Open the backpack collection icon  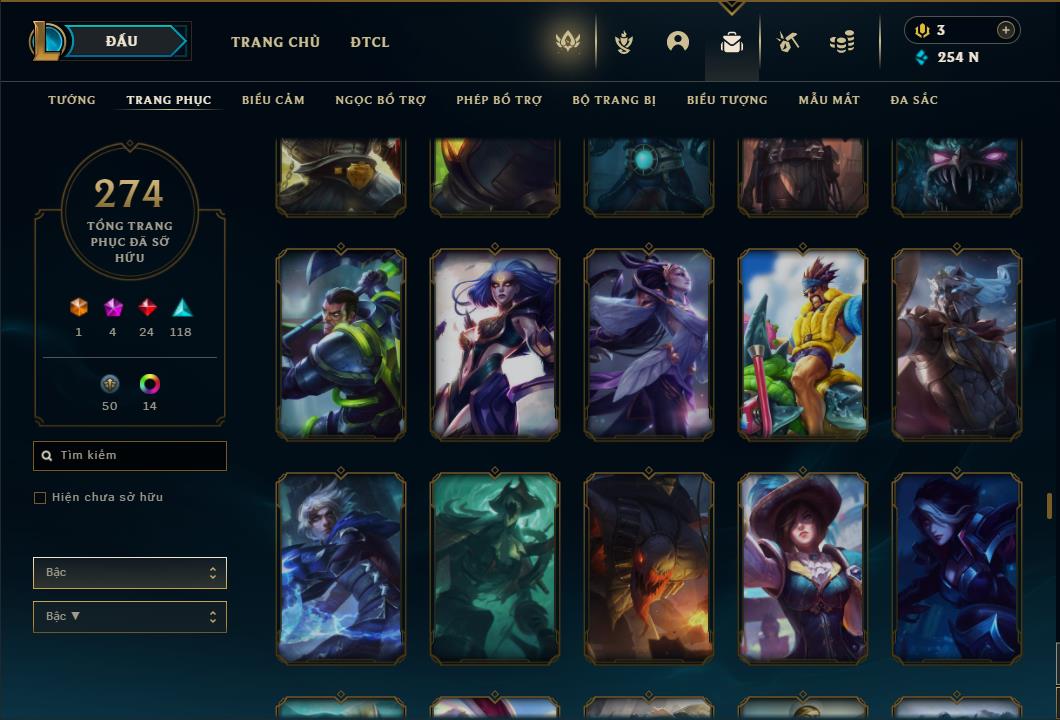732,42
